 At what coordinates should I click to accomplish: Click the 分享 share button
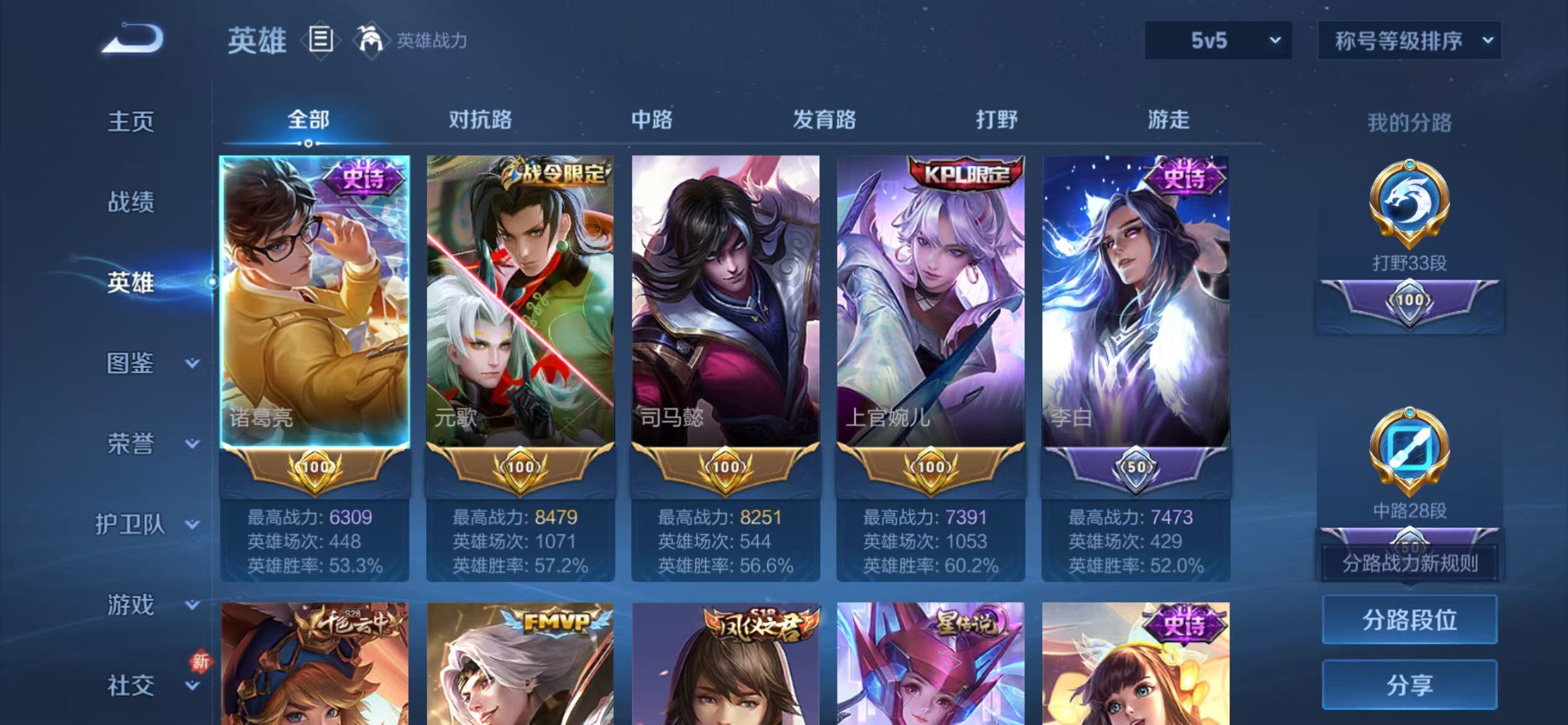click(x=1409, y=685)
